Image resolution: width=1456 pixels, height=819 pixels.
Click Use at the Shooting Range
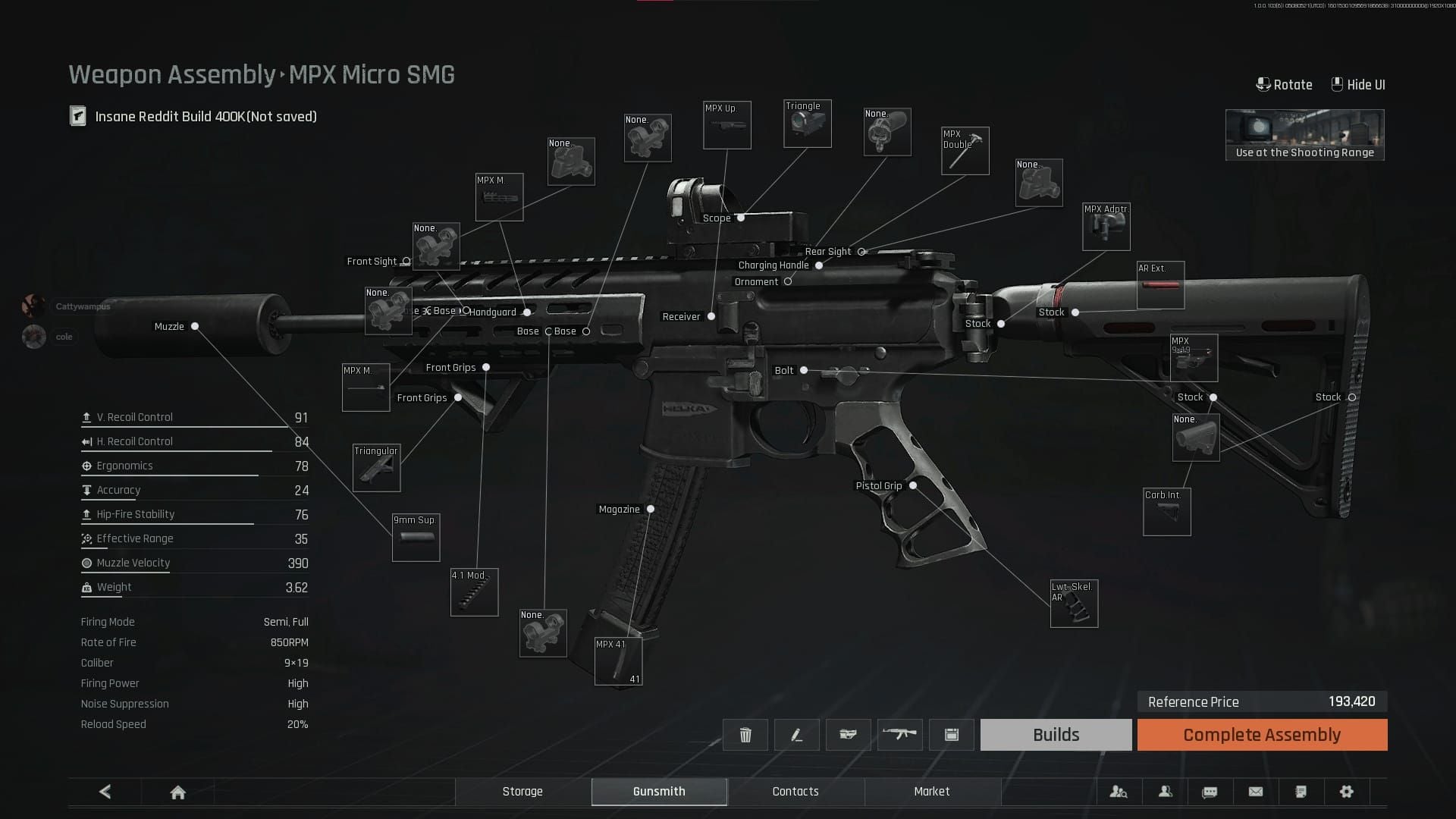(1304, 135)
